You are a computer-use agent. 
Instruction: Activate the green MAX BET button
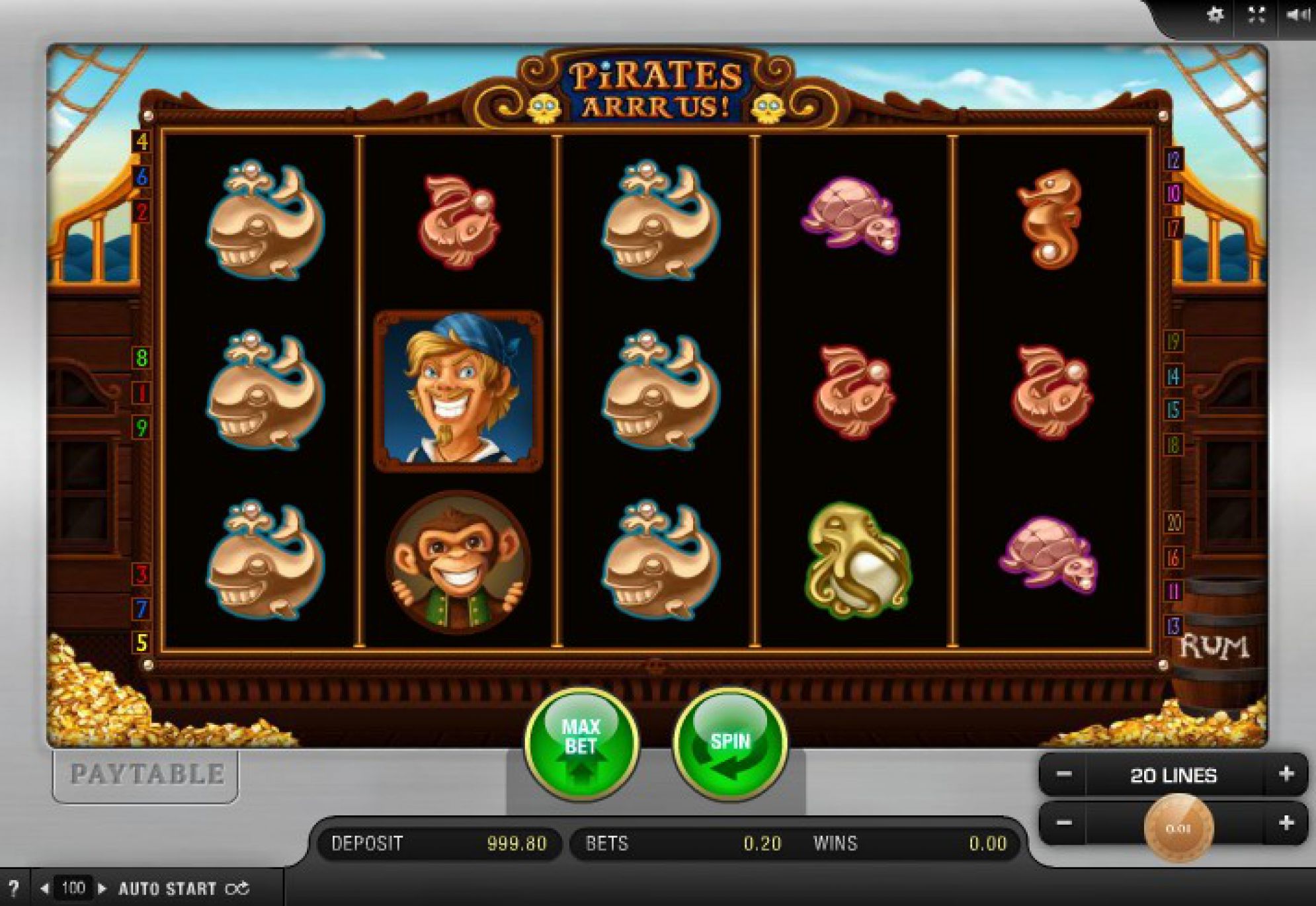point(581,742)
